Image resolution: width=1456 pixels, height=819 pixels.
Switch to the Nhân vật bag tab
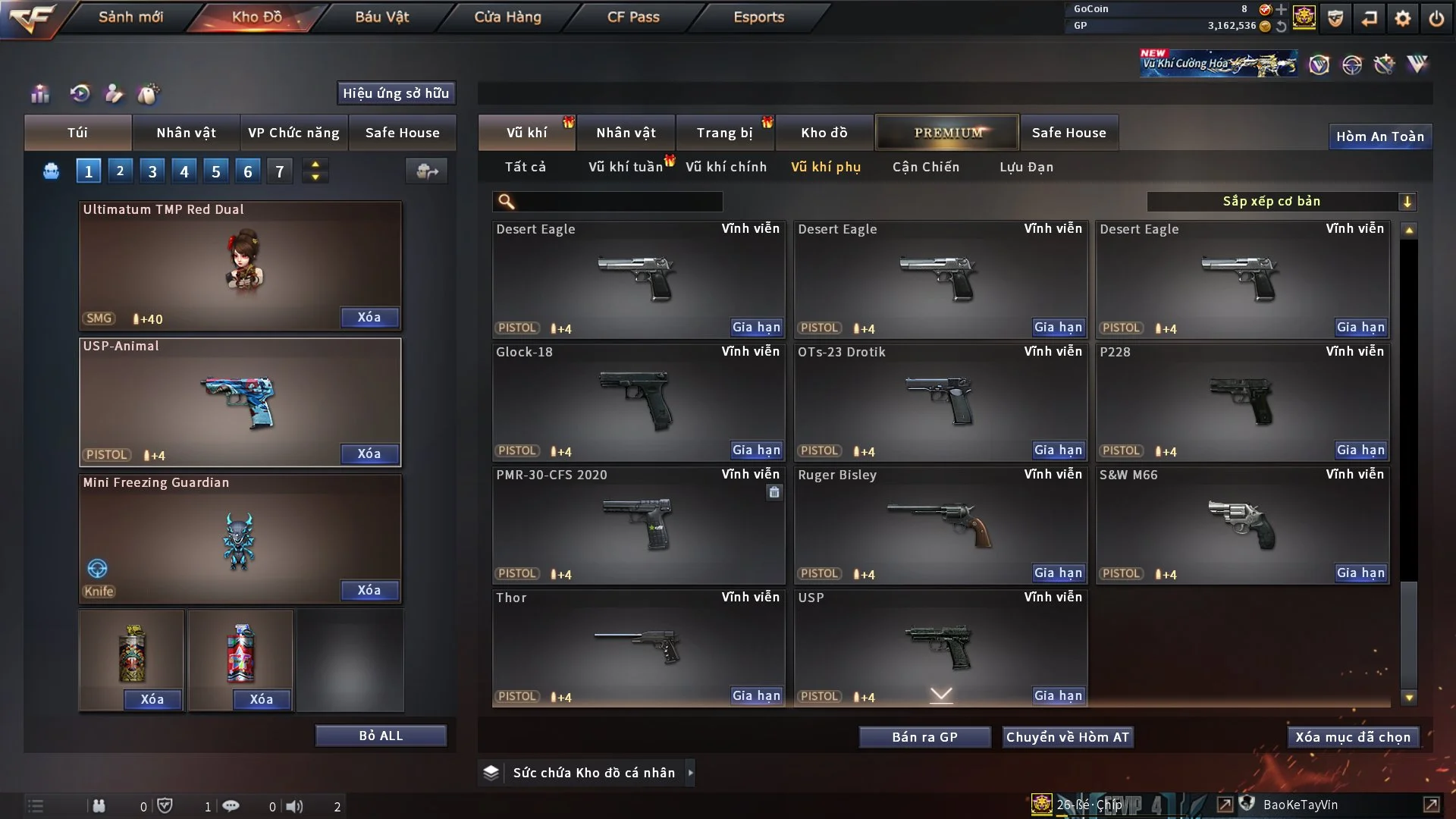click(x=186, y=133)
